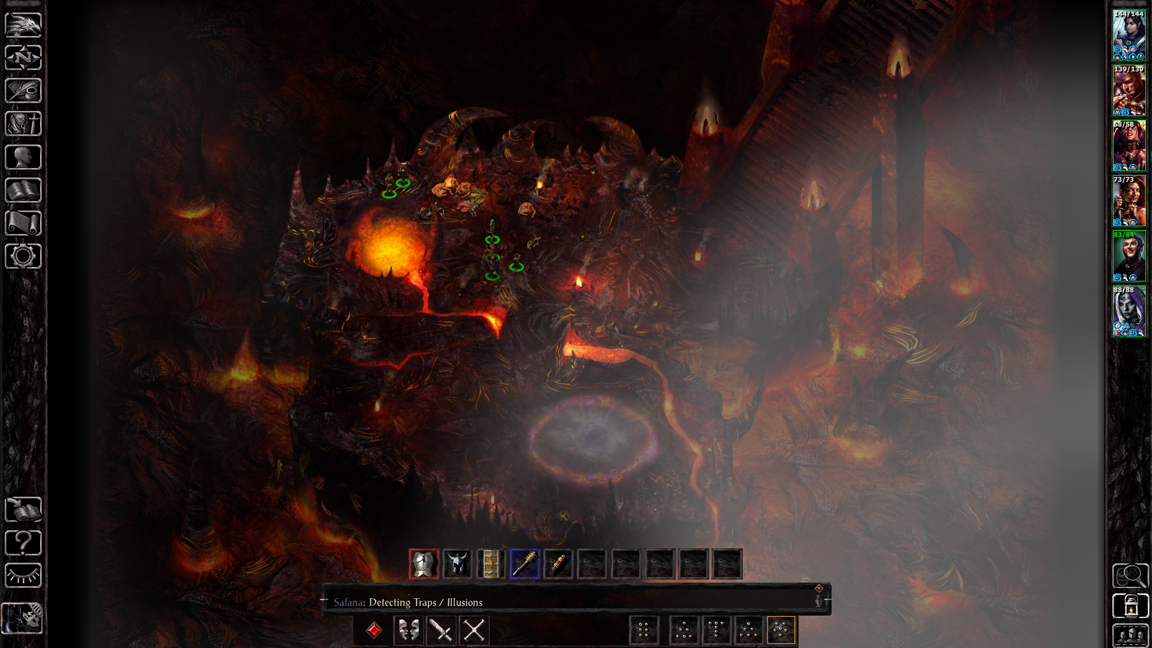Click the magnifying glass button

point(1130,575)
